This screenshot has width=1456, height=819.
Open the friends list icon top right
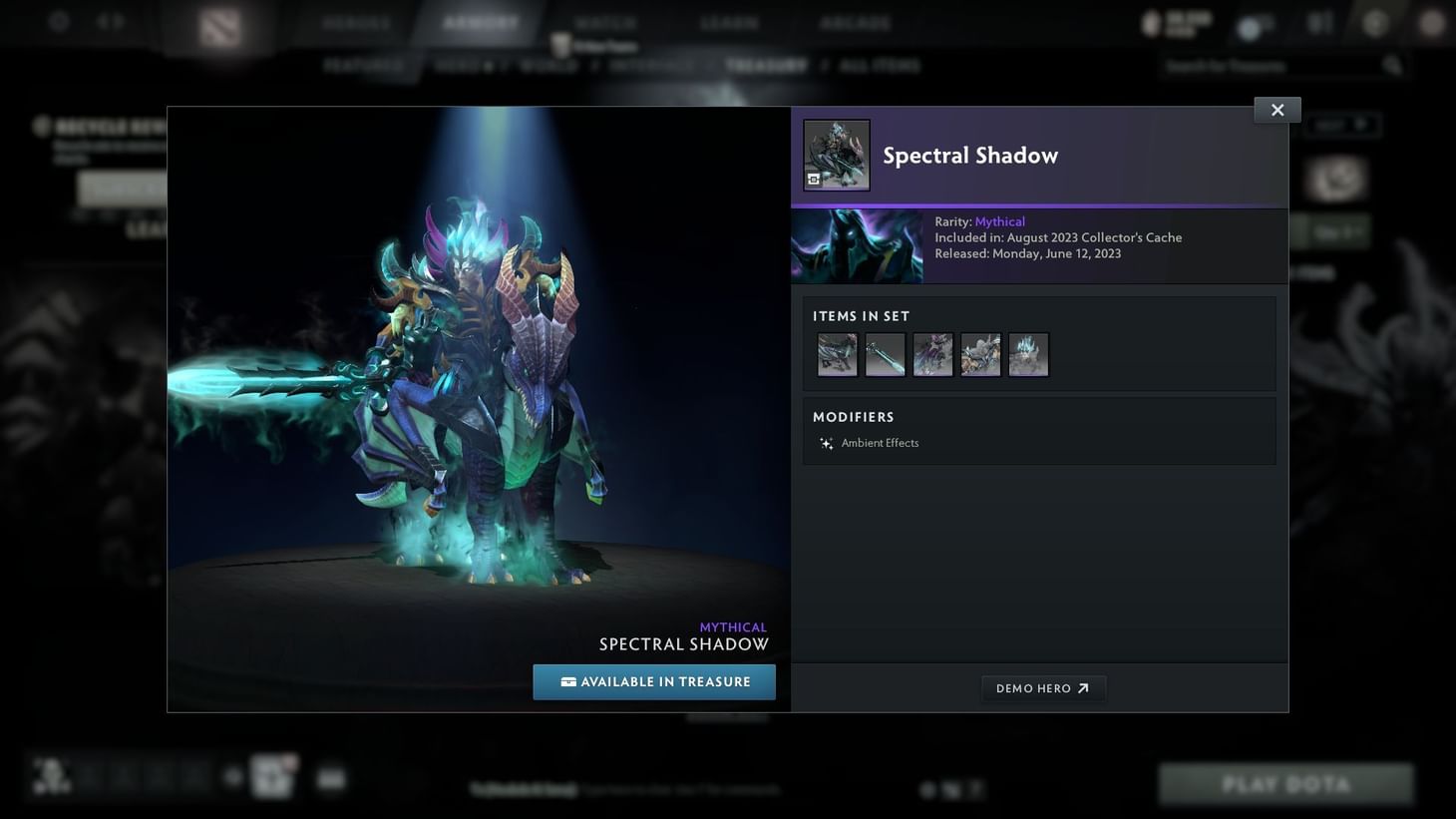pos(1318,21)
